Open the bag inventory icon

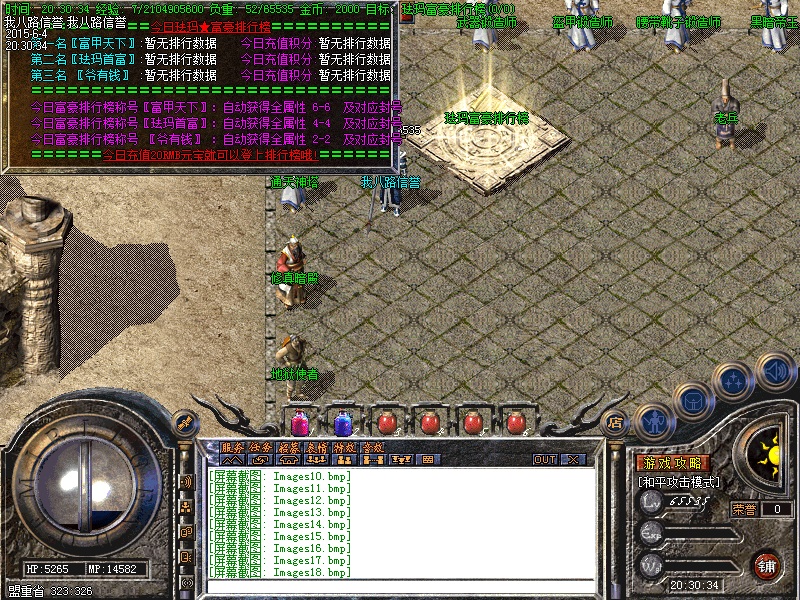point(692,402)
